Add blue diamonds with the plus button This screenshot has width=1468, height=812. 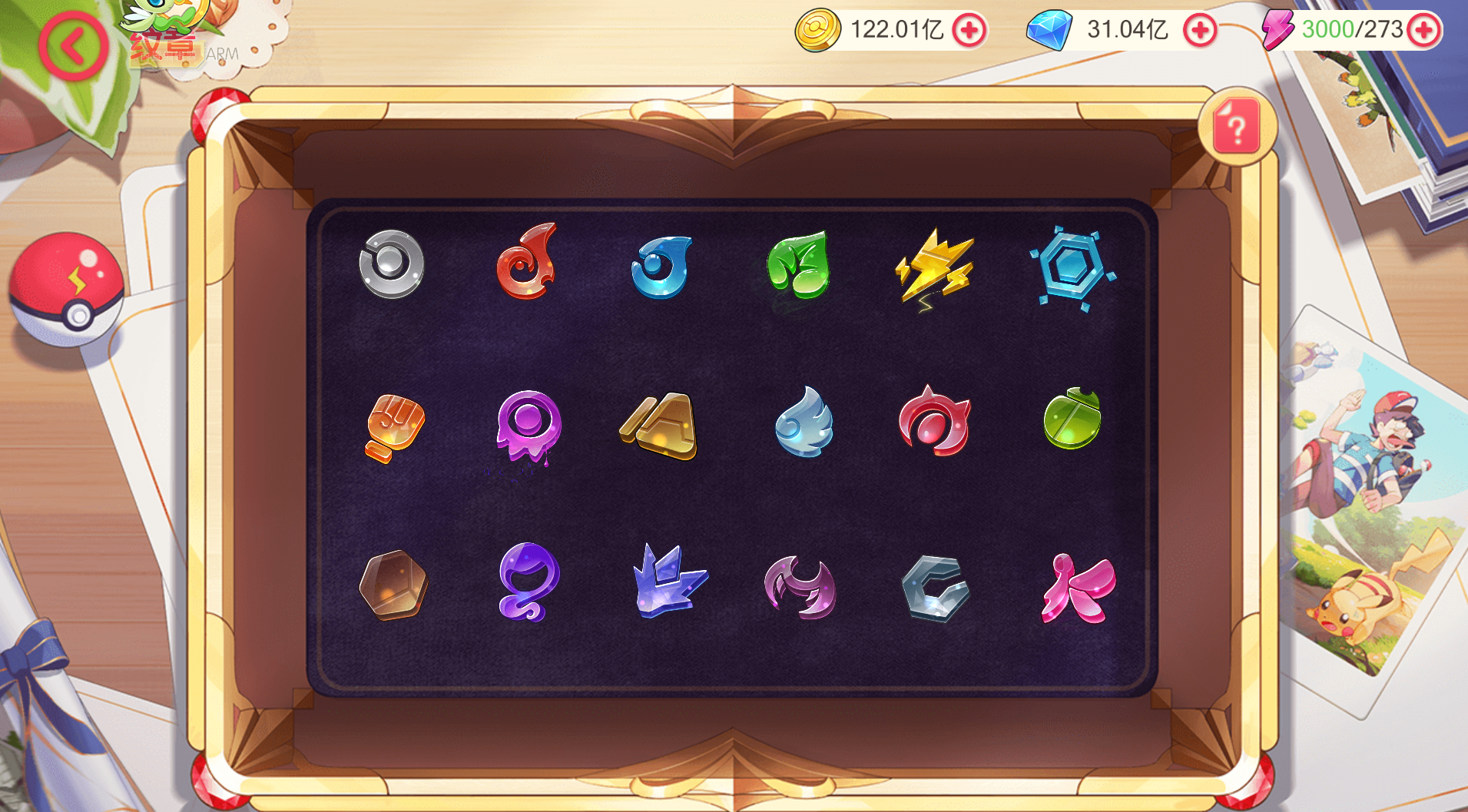tap(1200, 31)
